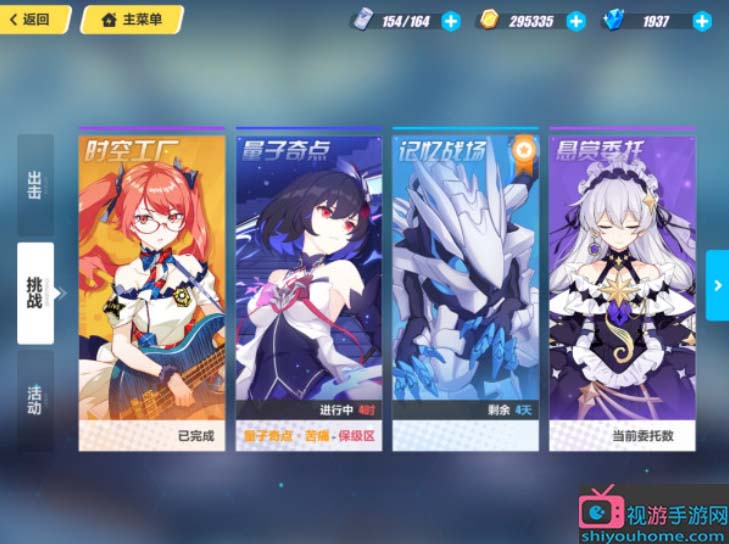Open the 时空工厂 challenge card
This screenshot has height=544, width=729.
[x=152, y=290]
